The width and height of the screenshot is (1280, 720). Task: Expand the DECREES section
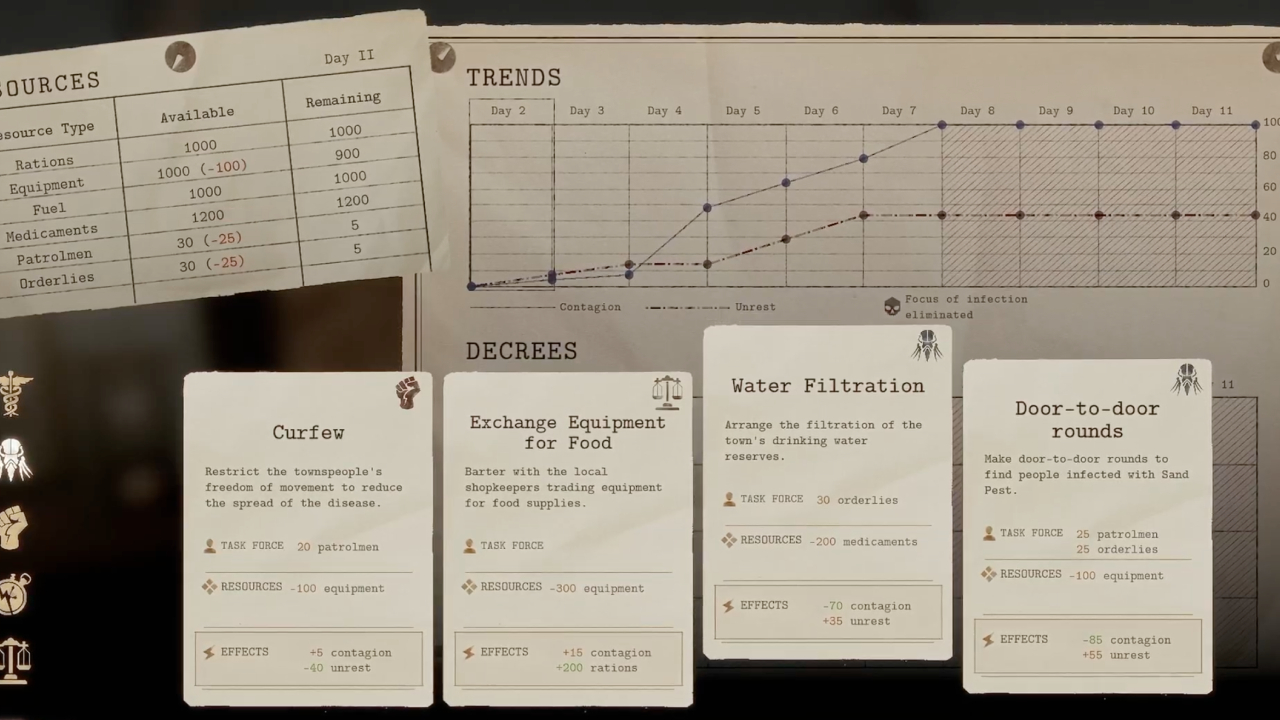point(521,351)
